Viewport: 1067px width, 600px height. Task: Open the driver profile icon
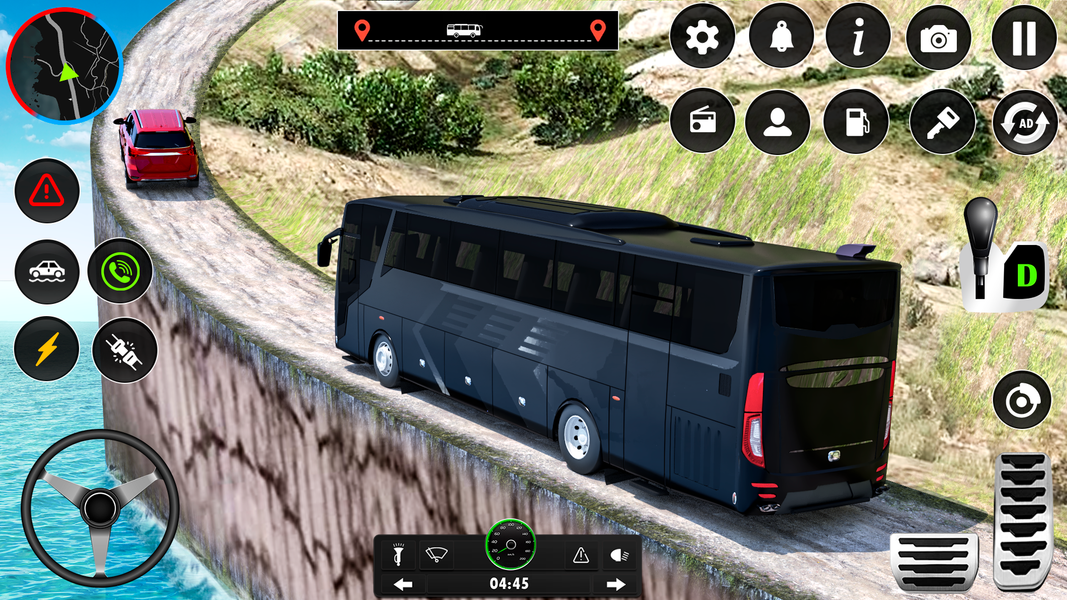[777, 122]
